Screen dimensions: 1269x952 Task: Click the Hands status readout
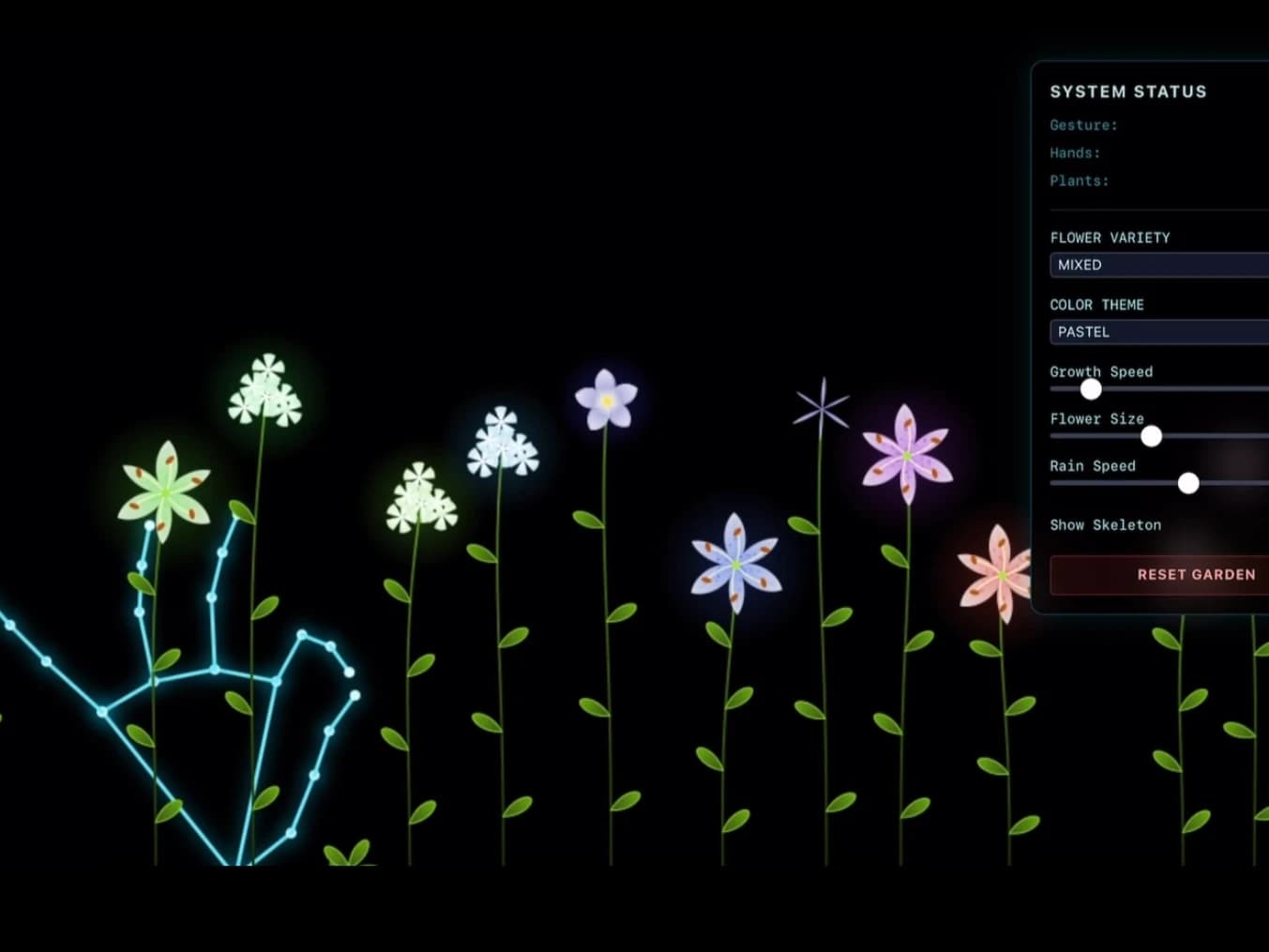pyautogui.click(x=1075, y=153)
